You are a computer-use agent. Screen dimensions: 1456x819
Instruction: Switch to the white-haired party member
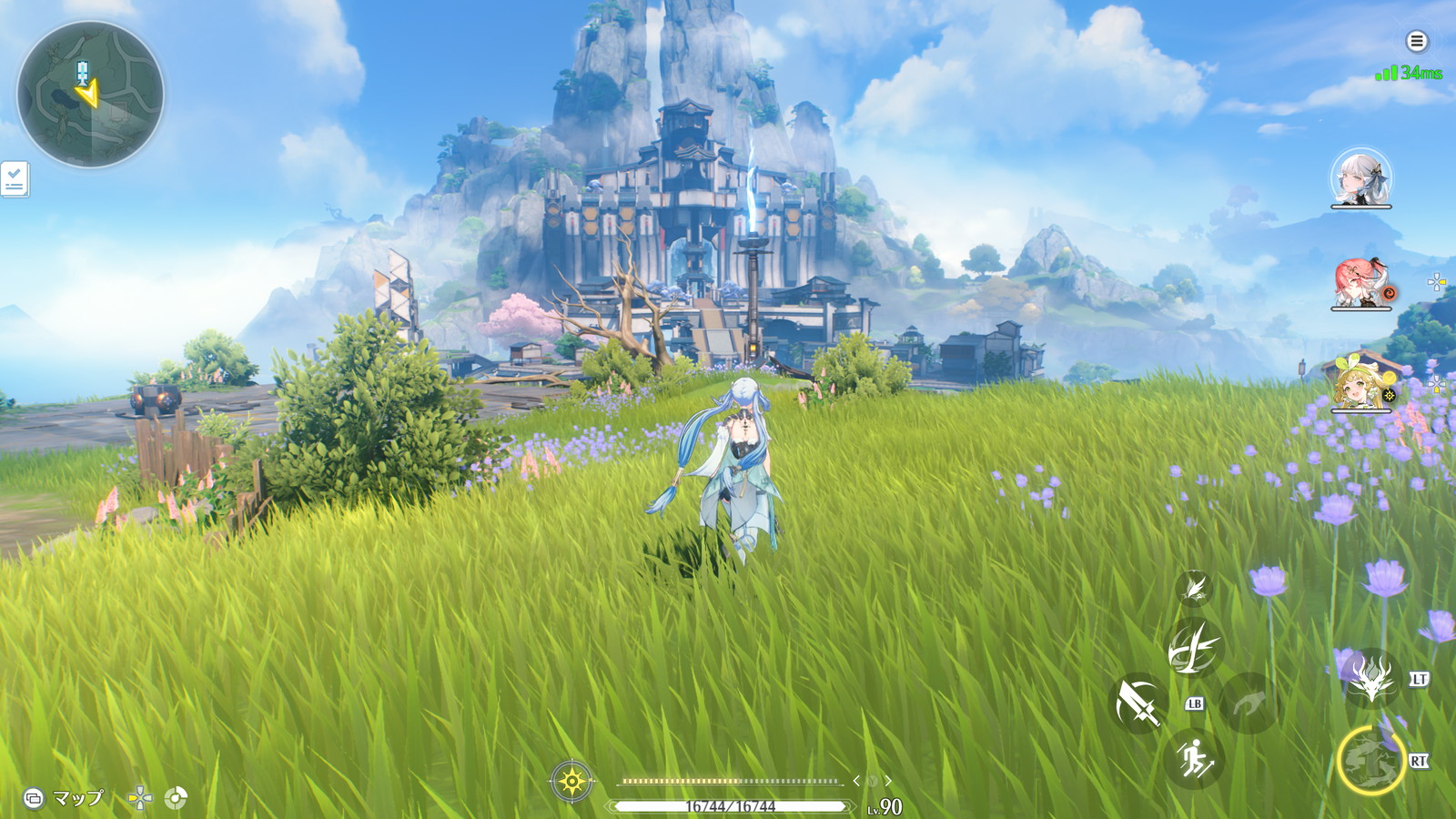tap(1360, 177)
